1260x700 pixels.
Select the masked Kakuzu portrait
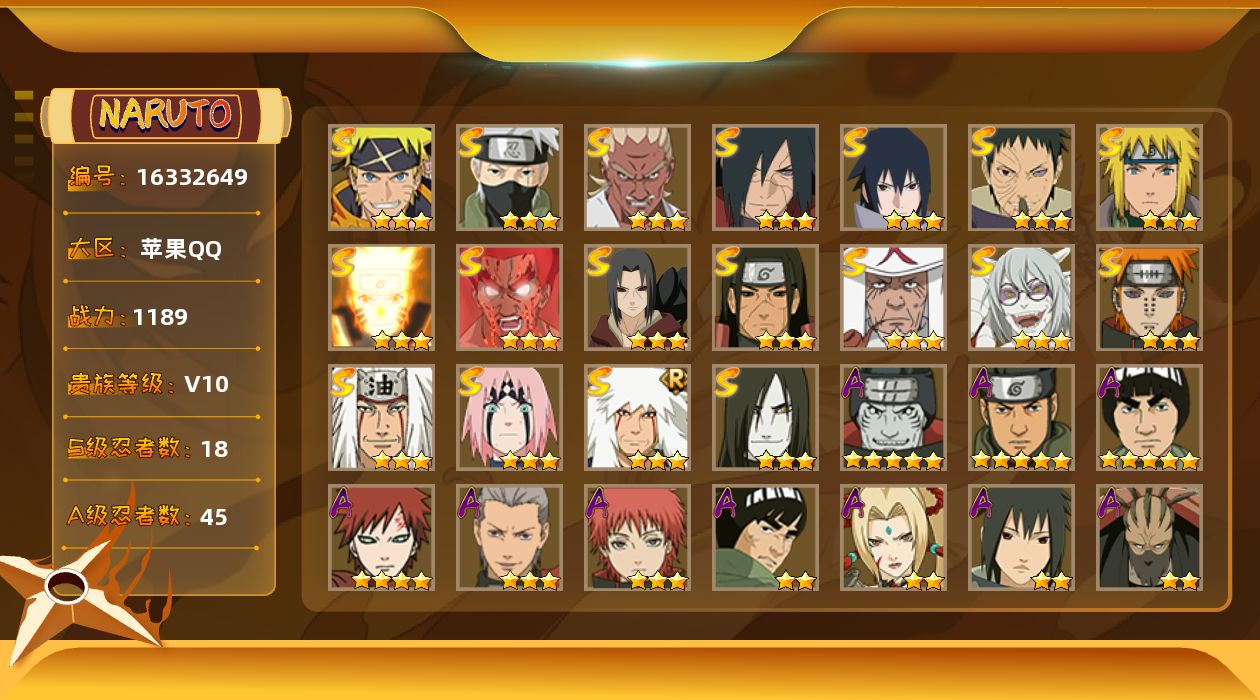(x=1149, y=537)
